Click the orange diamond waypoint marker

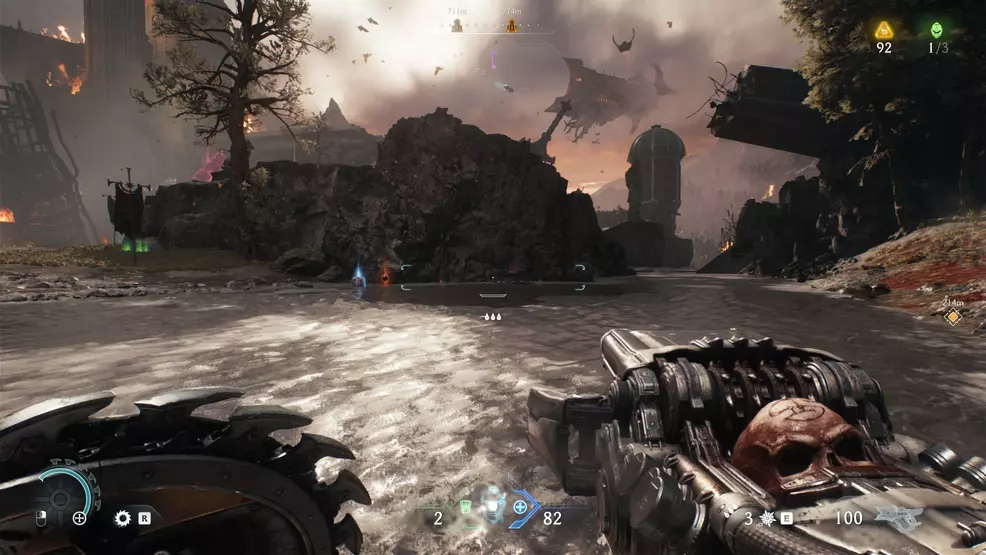click(953, 317)
